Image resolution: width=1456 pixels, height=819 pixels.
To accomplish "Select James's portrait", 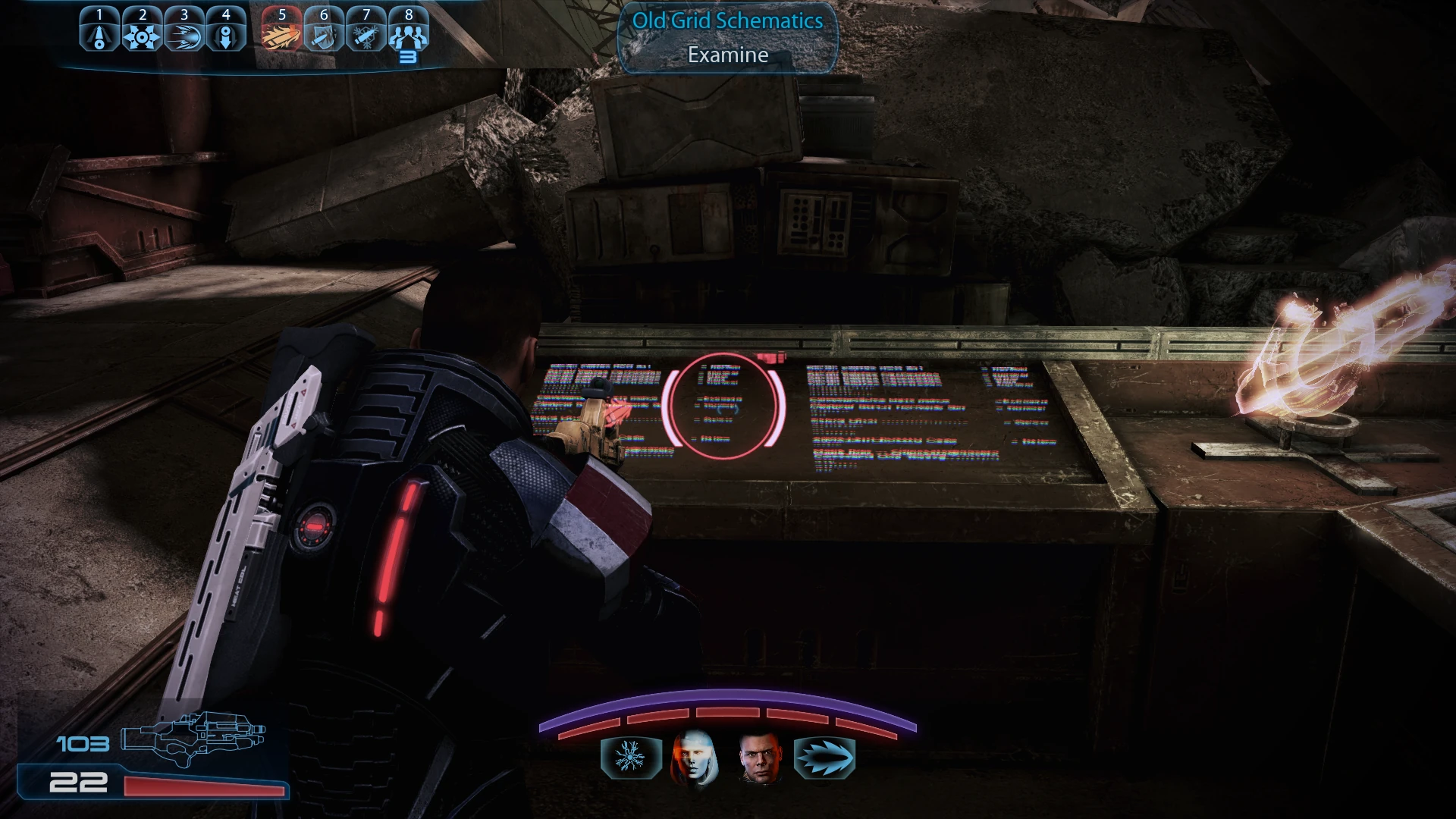I will pos(758,758).
